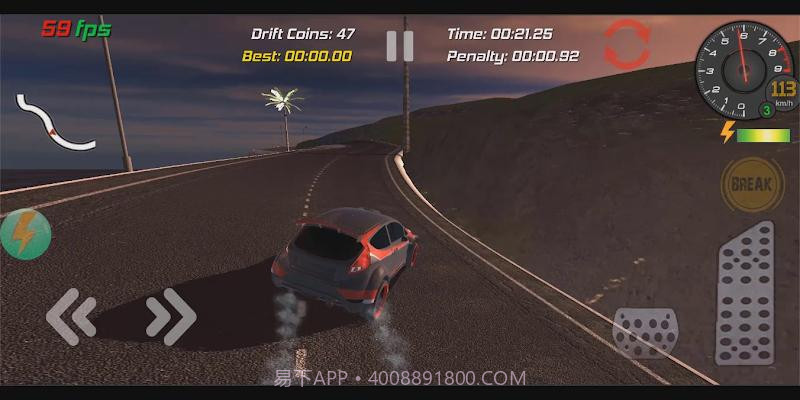Viewport: 800px width, 400px height.
Task: Click the track outline minimap
Action: tap(53, 122)
